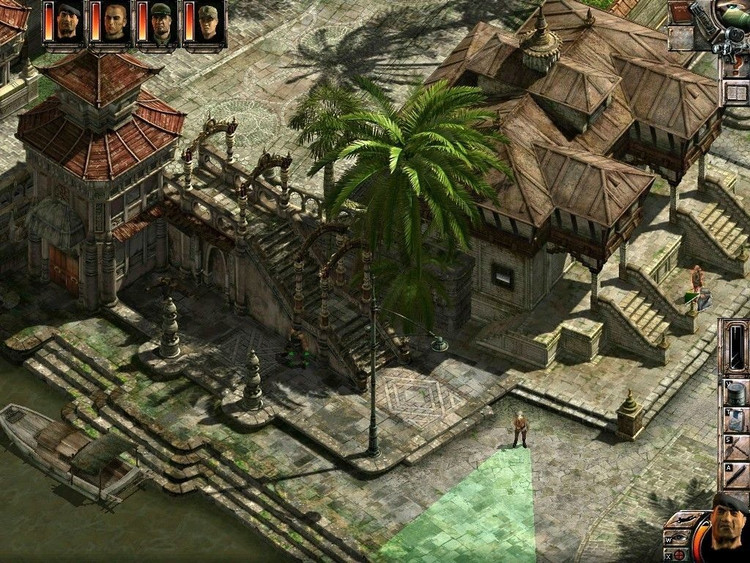Select the barrel item slot

coord(735,392)
